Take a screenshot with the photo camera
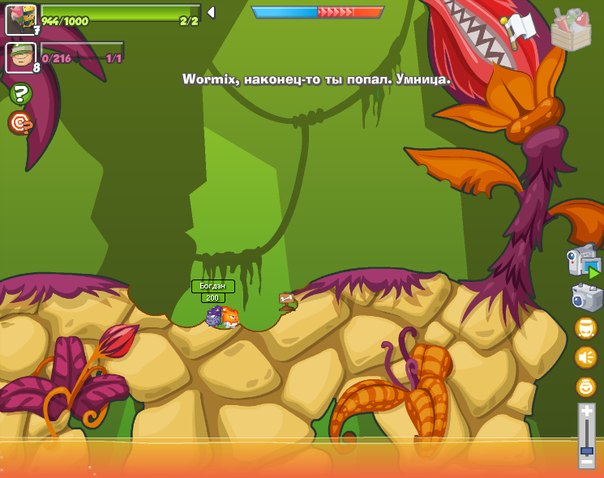Screen dimensions: 604x478 pos(585,297)
